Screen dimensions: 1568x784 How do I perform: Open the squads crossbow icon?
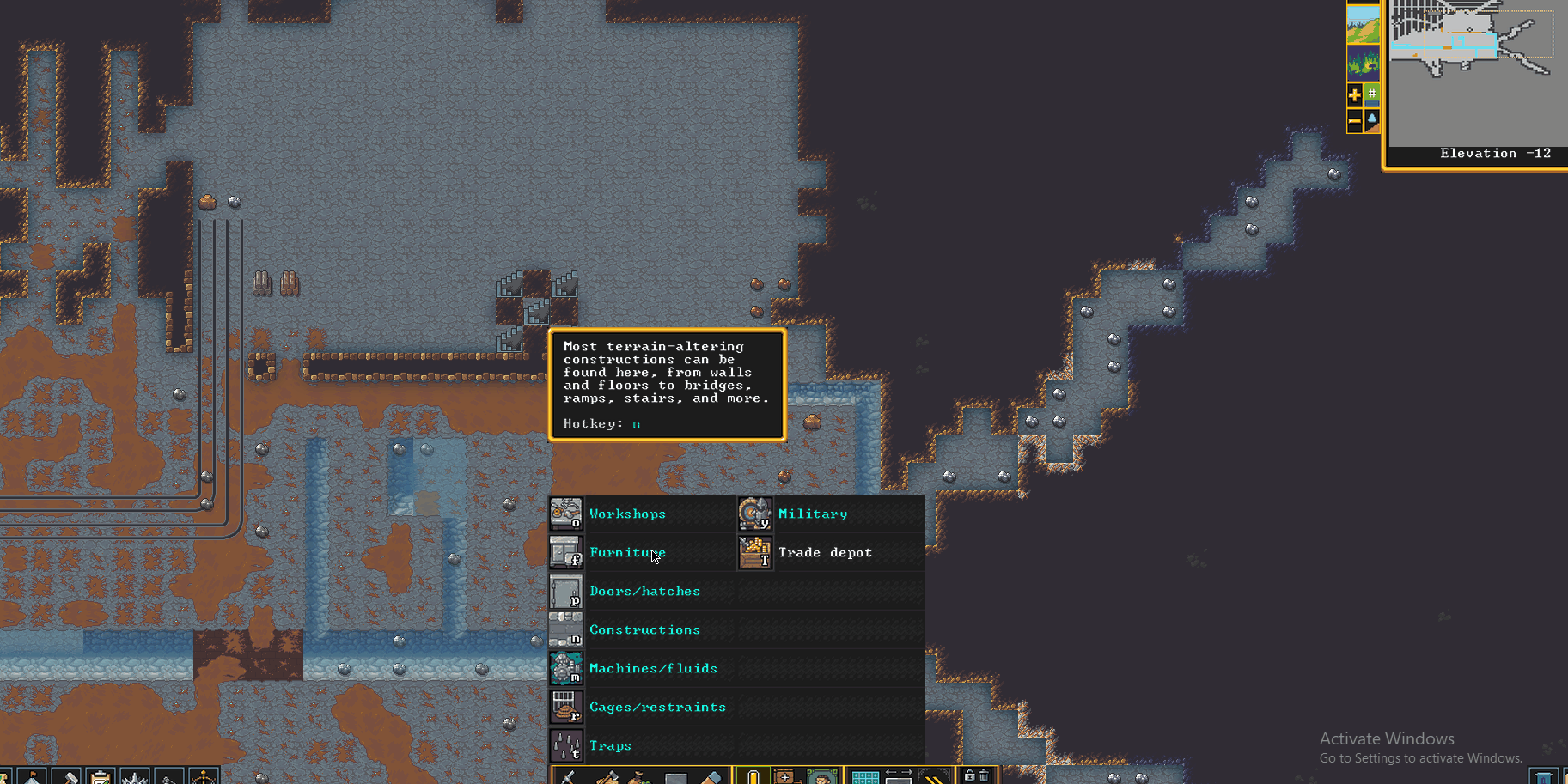(x=203, y=775)
